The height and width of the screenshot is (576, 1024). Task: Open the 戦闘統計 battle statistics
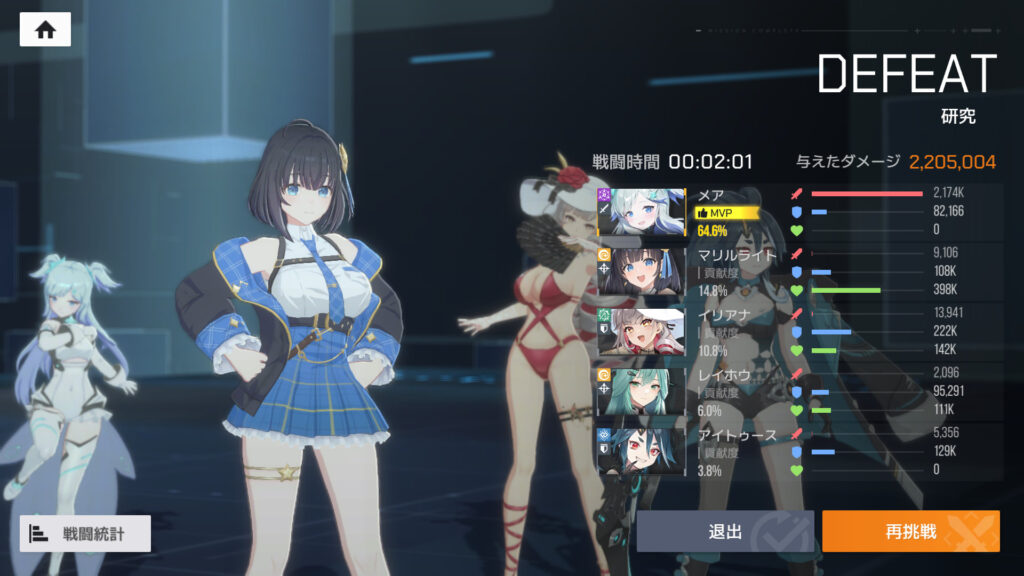(85, 533)
